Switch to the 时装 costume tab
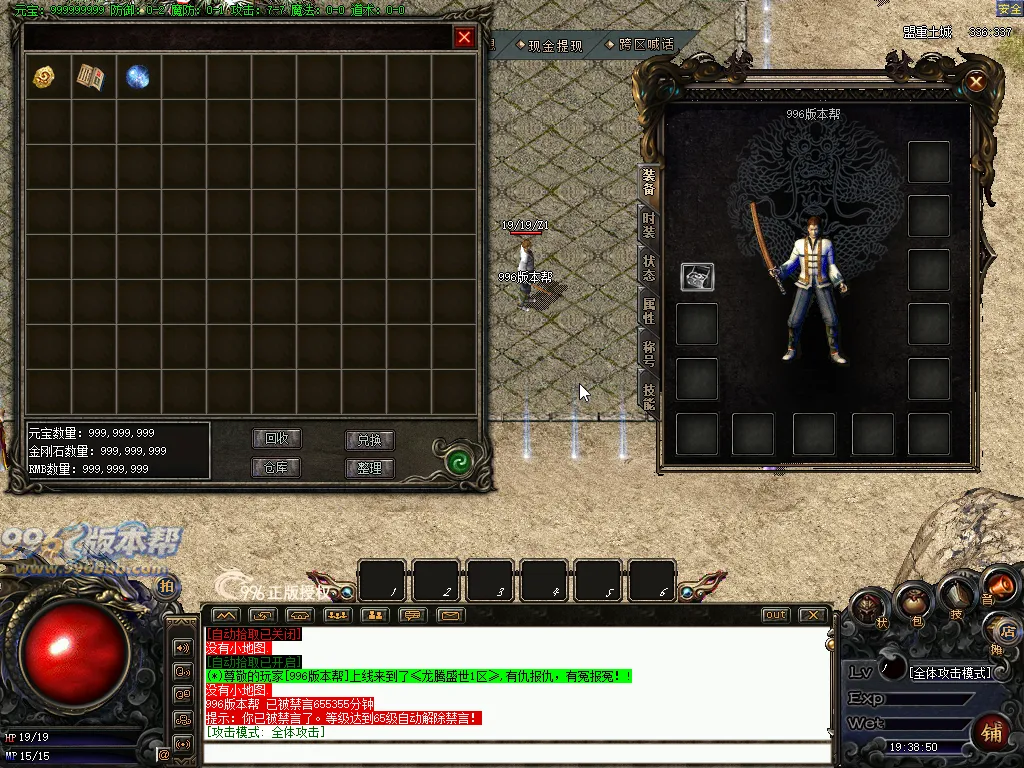The width and height of the screenshot is (1024, 768). click(x=649, y=225)
